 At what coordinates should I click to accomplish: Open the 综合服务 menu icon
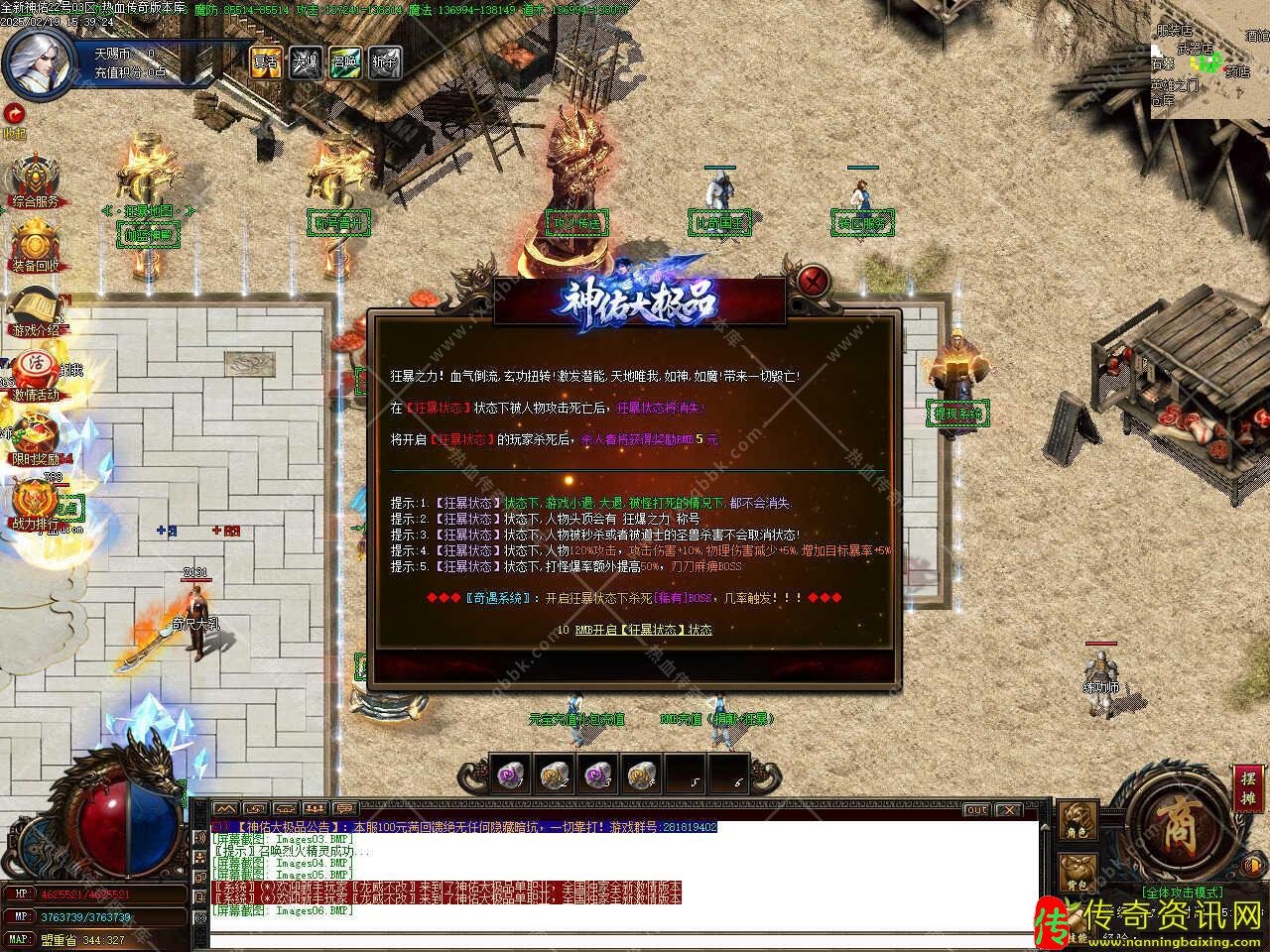[36, 179]
